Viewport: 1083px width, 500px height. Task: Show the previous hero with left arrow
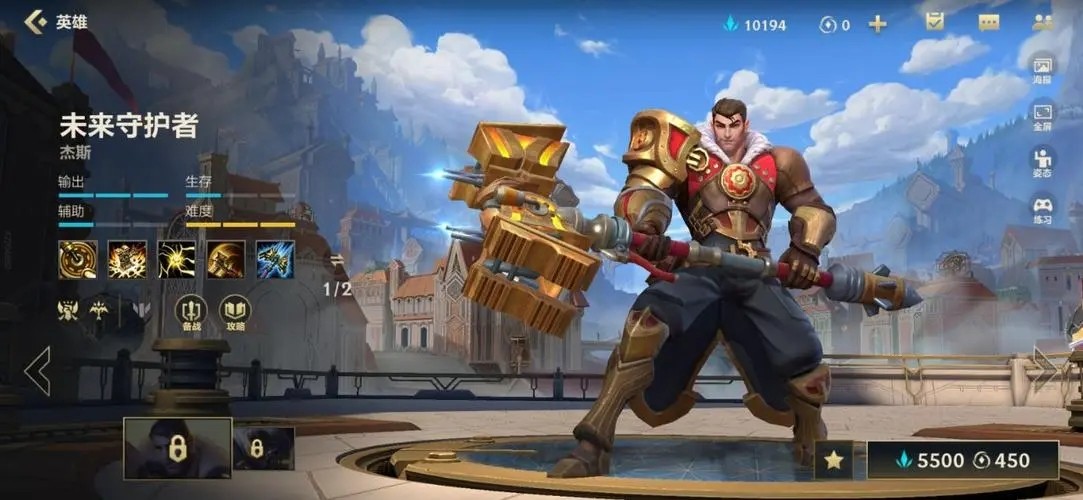[38, 371]
